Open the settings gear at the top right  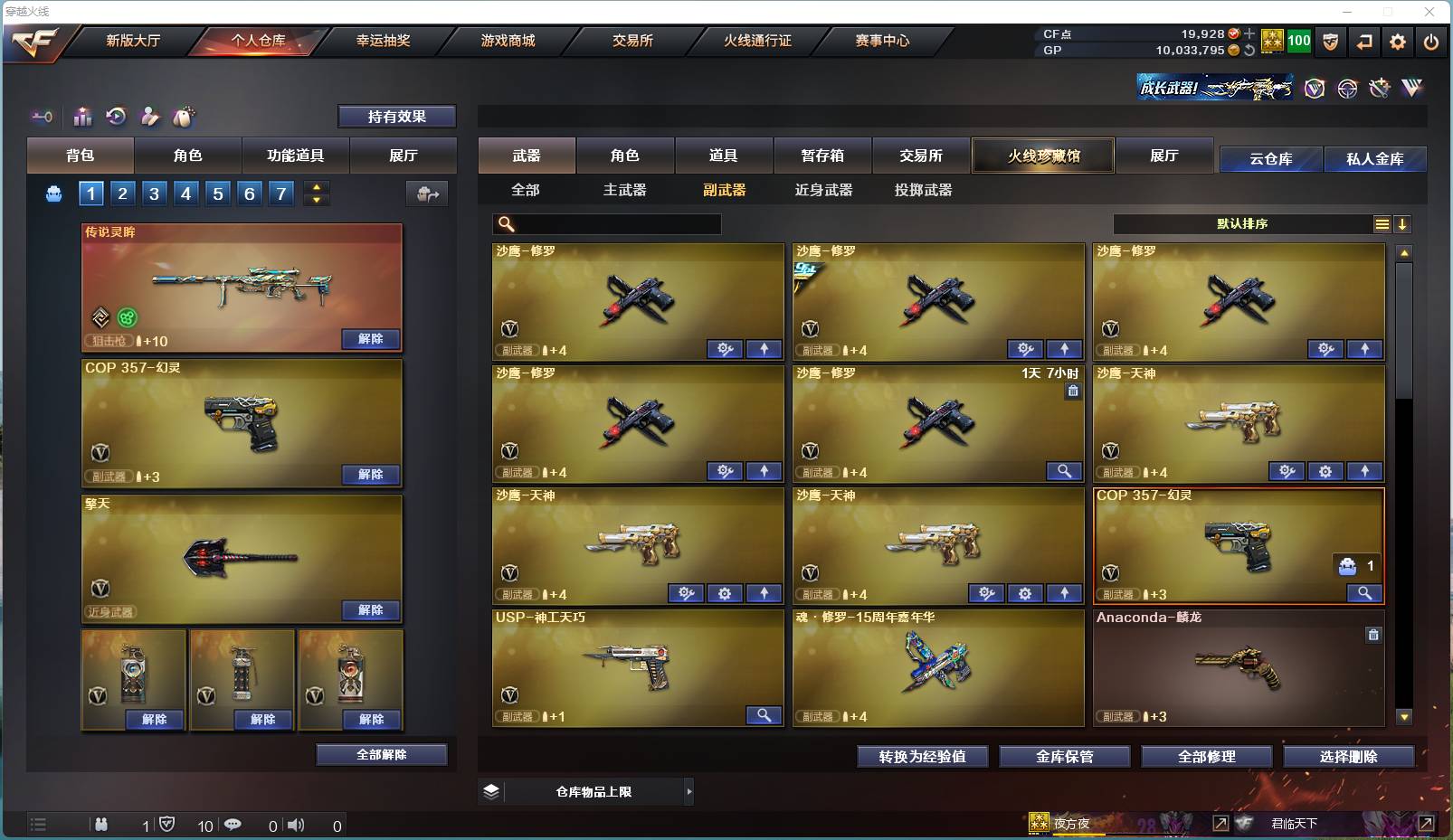tap(1396, 41)
